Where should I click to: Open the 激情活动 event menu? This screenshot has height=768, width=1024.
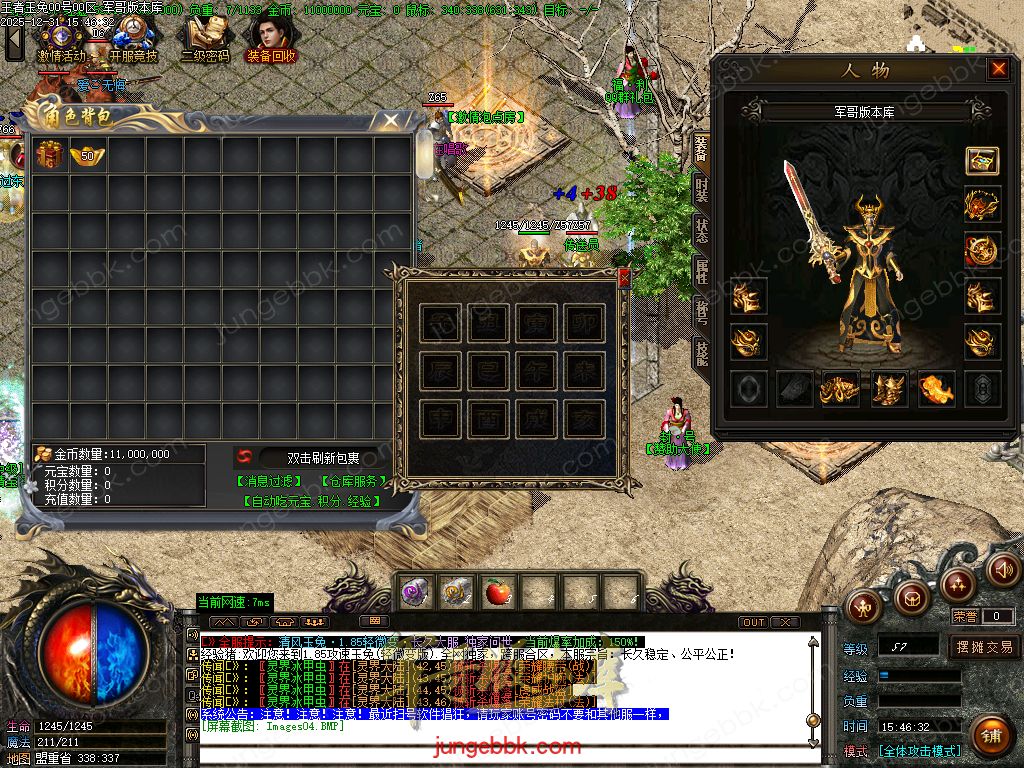62,40
